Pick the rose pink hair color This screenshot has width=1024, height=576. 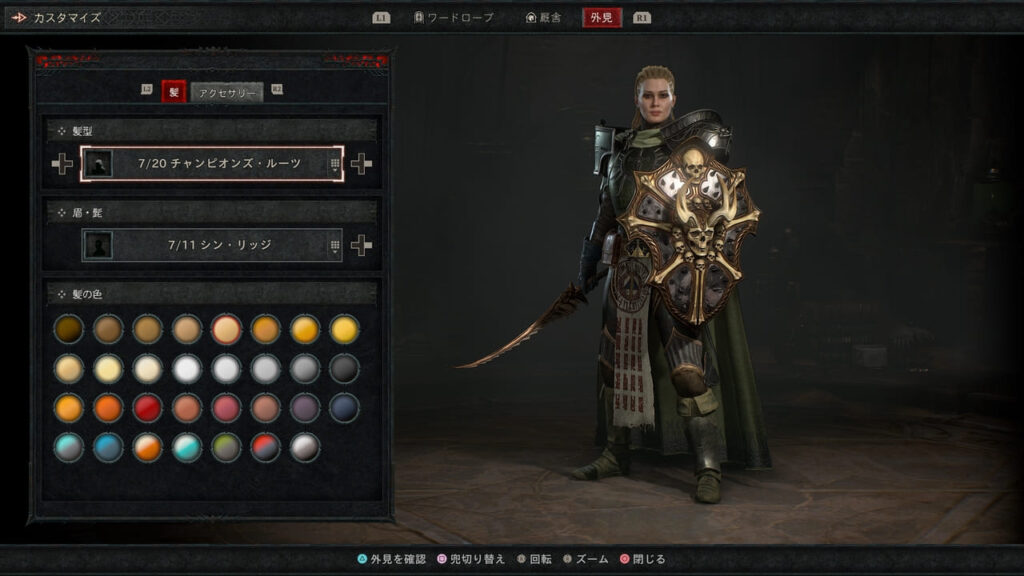pyautogui.click(x=226, y=408)
